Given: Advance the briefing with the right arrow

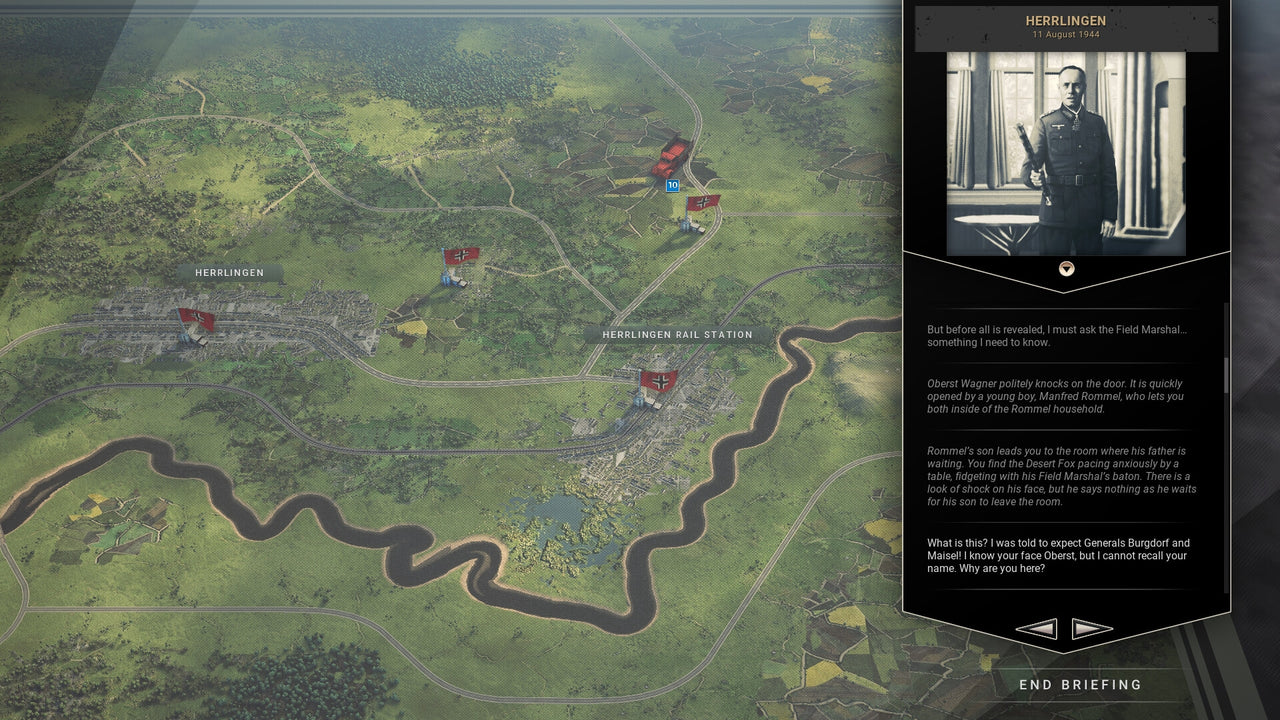Looking at the screenshot, I should click(1092, 628).
